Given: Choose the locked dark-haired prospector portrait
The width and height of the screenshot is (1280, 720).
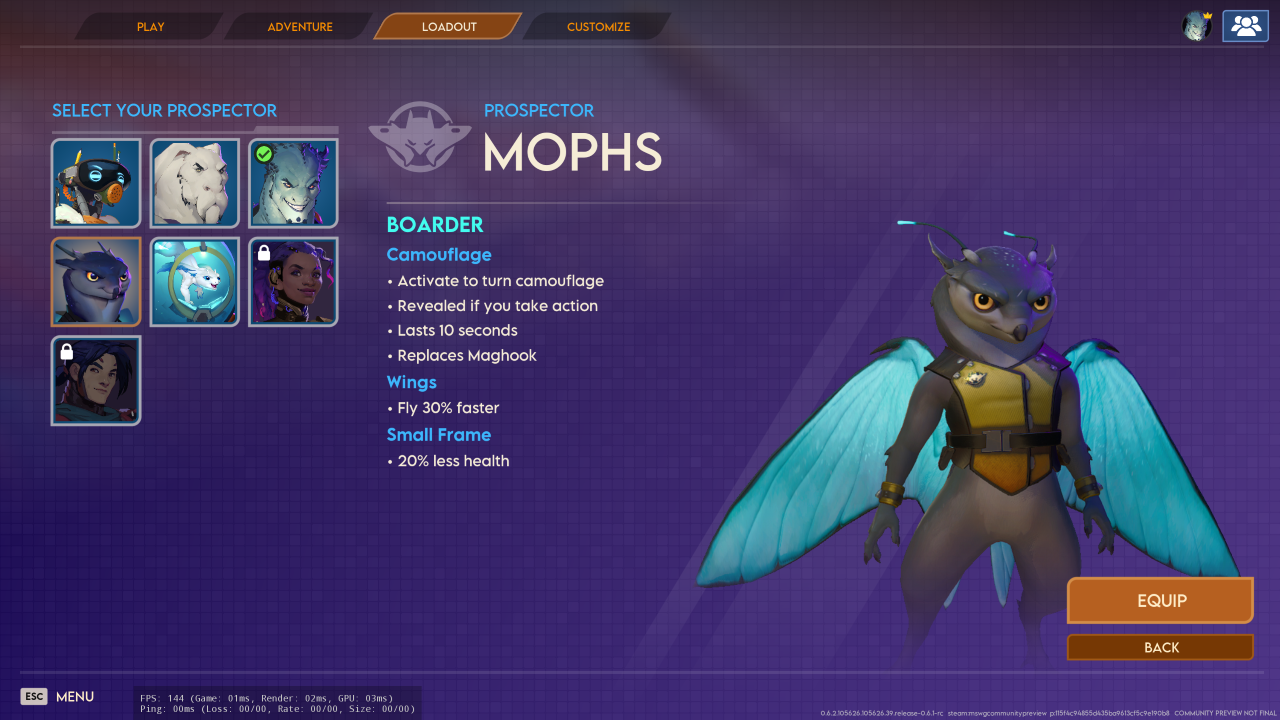Looking at the screenshot, I should [96, 381].
